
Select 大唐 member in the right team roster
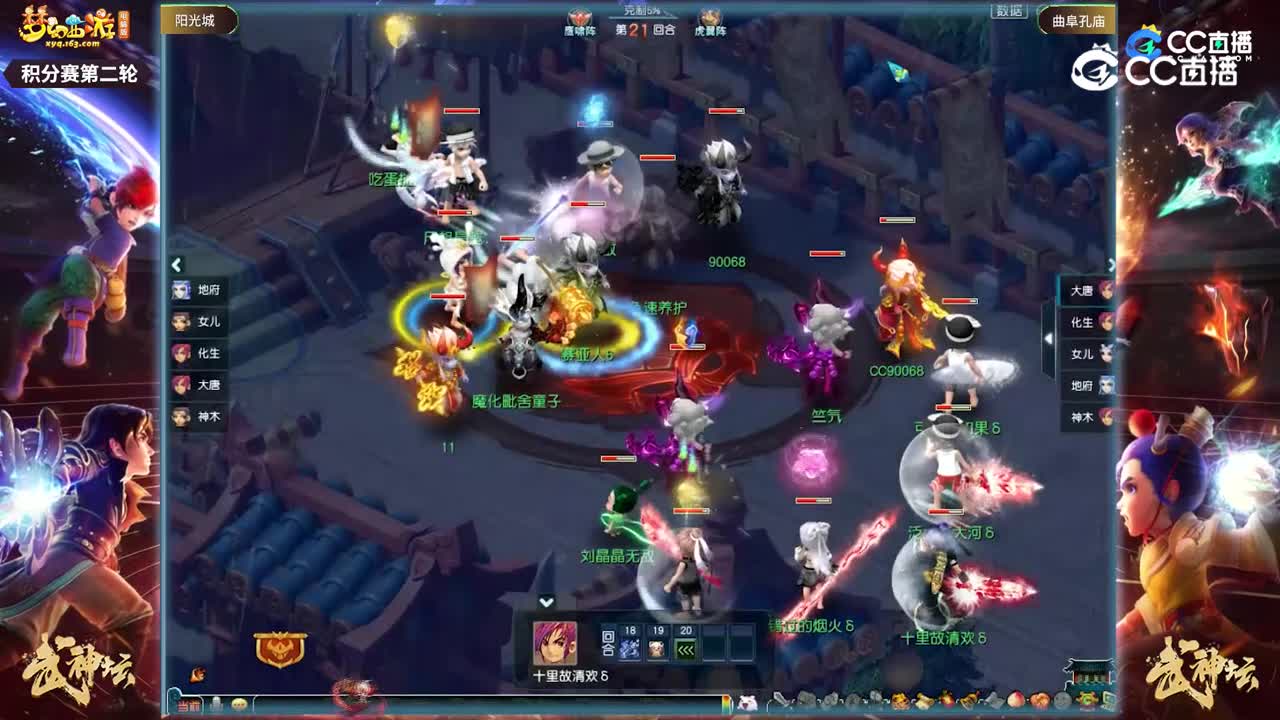pos(1090,290)
